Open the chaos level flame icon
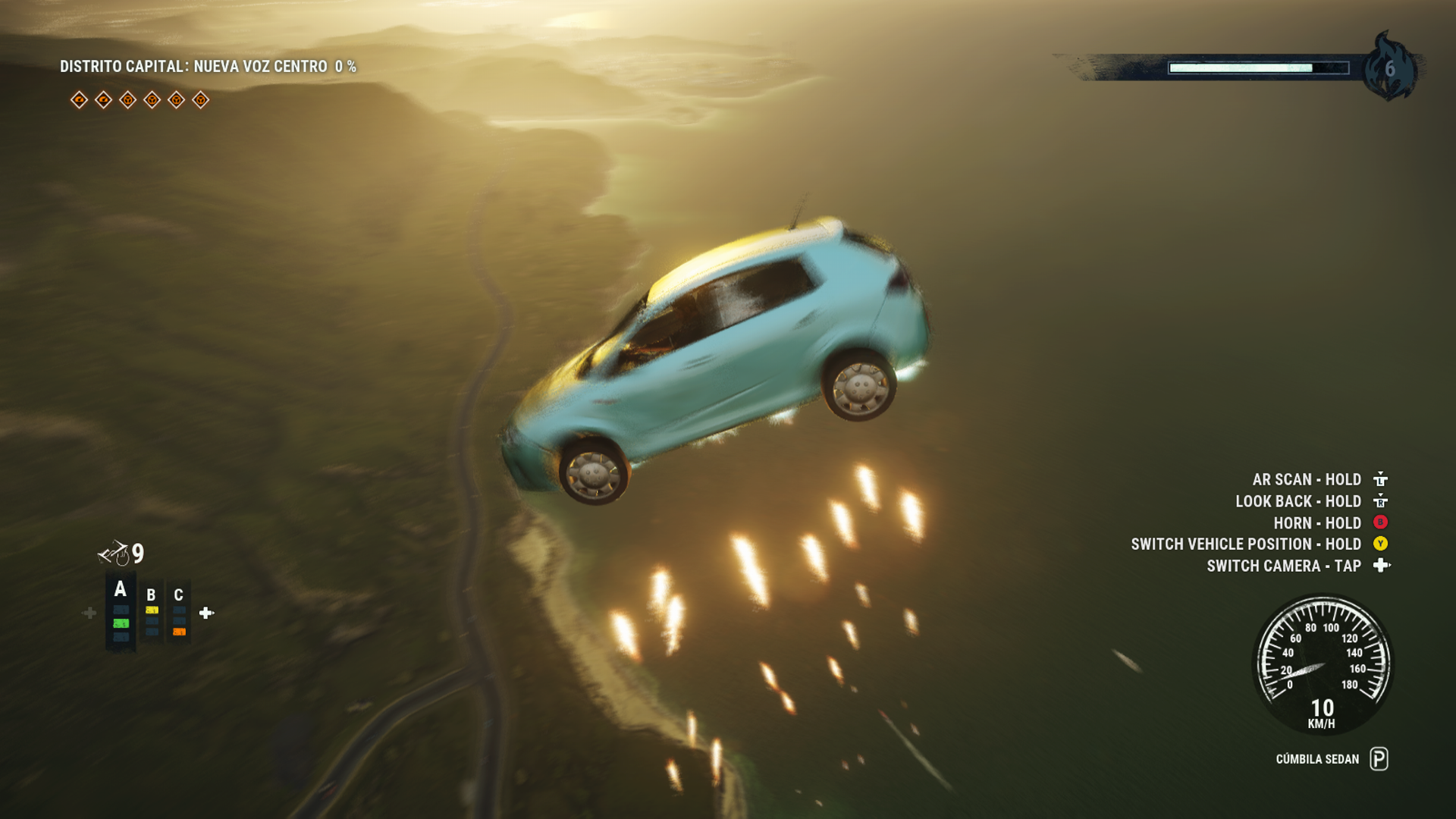The width and height of the screenshot is (1456, 819). (x=1392, y=69)
